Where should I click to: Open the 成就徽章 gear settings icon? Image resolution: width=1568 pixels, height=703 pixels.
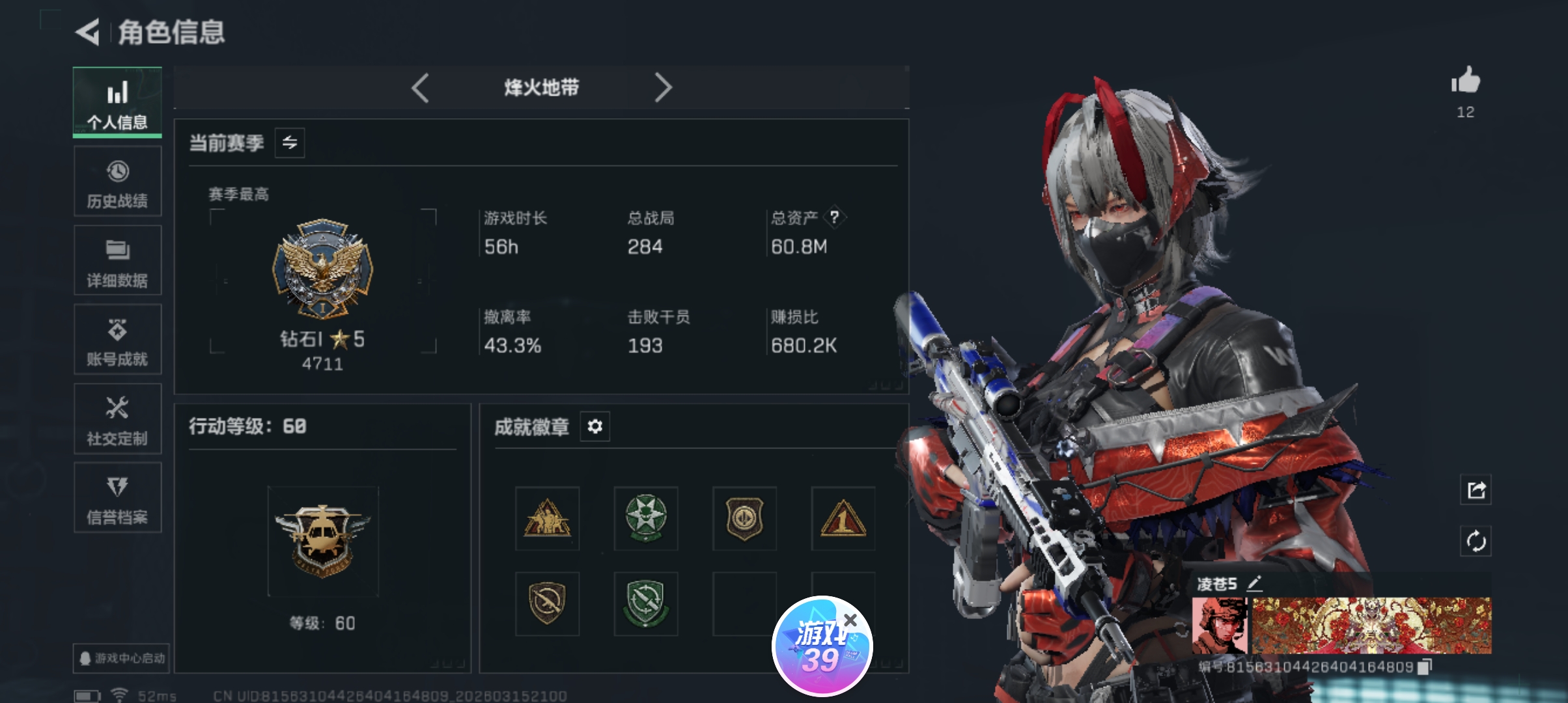click(x=595, y=427)
